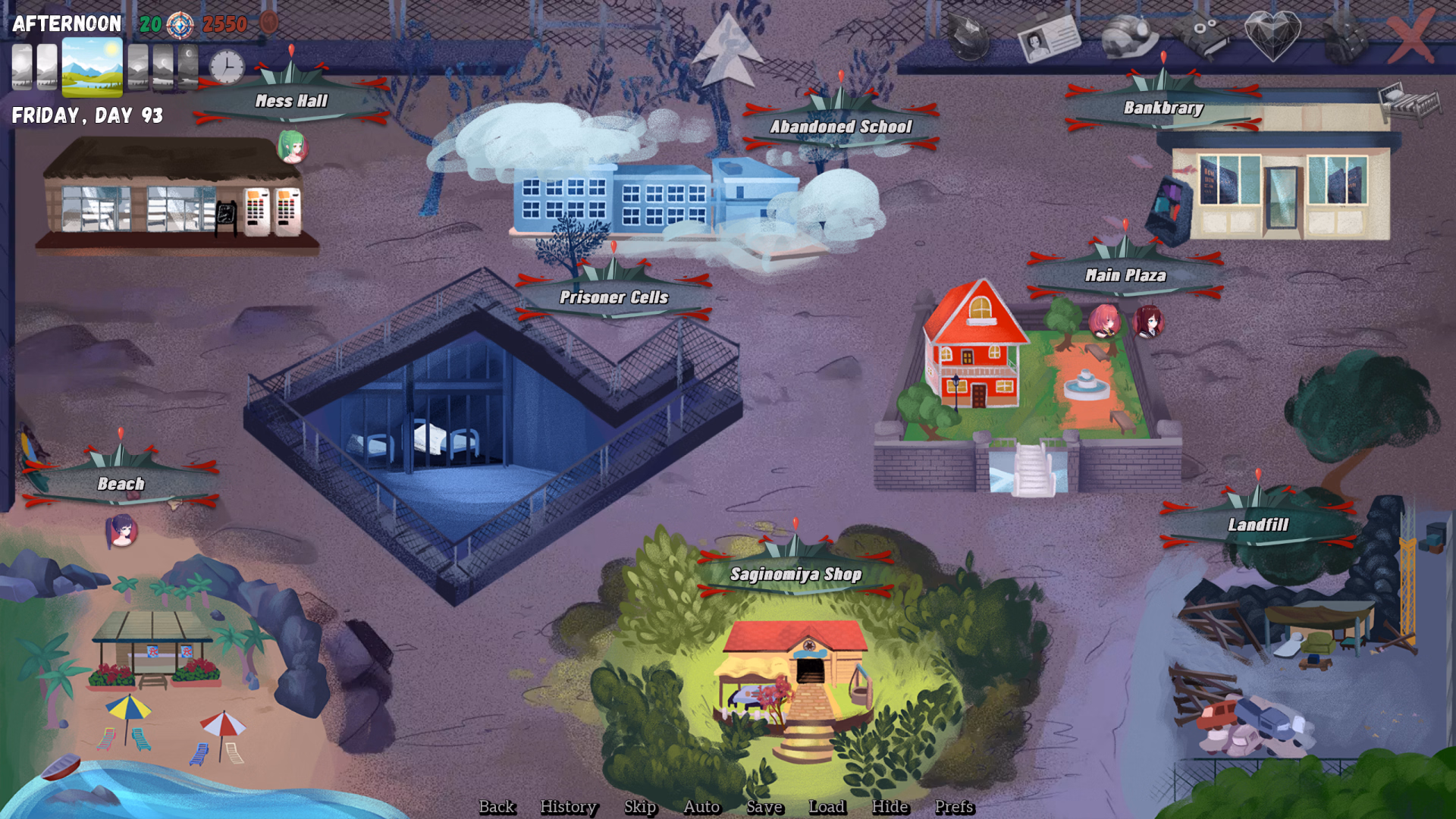This screenshot has height=819, width=1456.
Task: Click the bed icon to rest
Action: [1409, 102]
